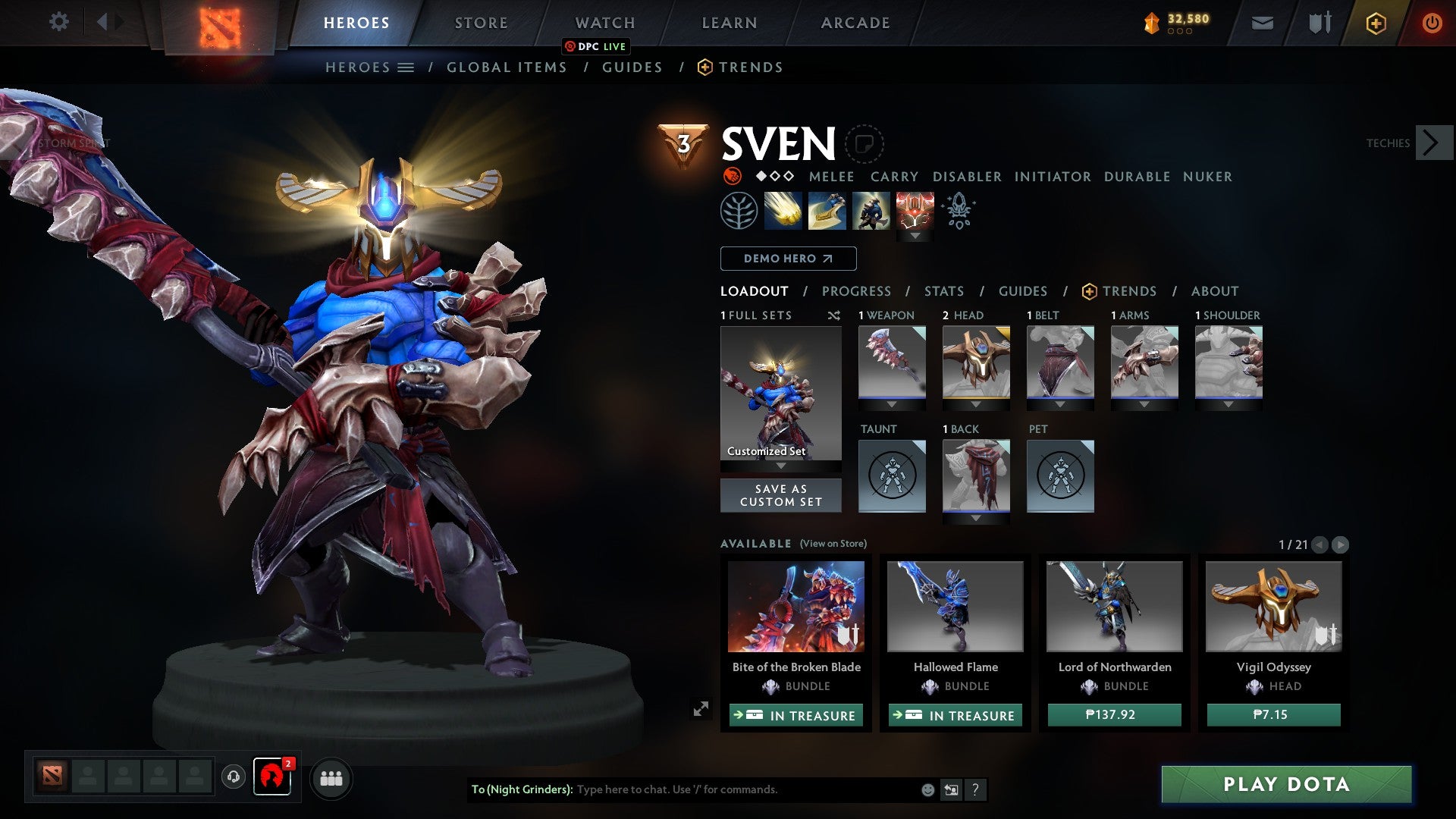Viewport: 1456px width, 819px height.
Task: Toggle the randomize loadout shuffle icon
Action: (834, 315)
